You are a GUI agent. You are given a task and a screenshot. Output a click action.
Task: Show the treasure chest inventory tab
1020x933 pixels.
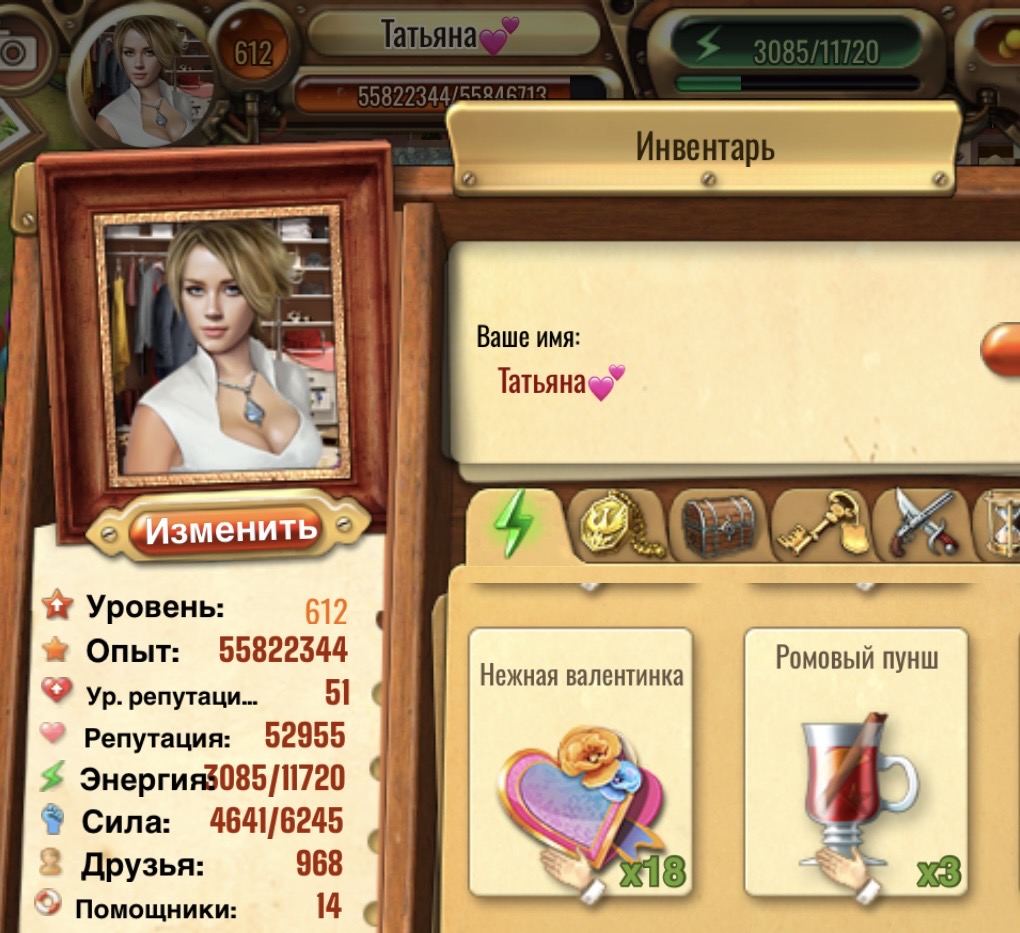(716, 523)
